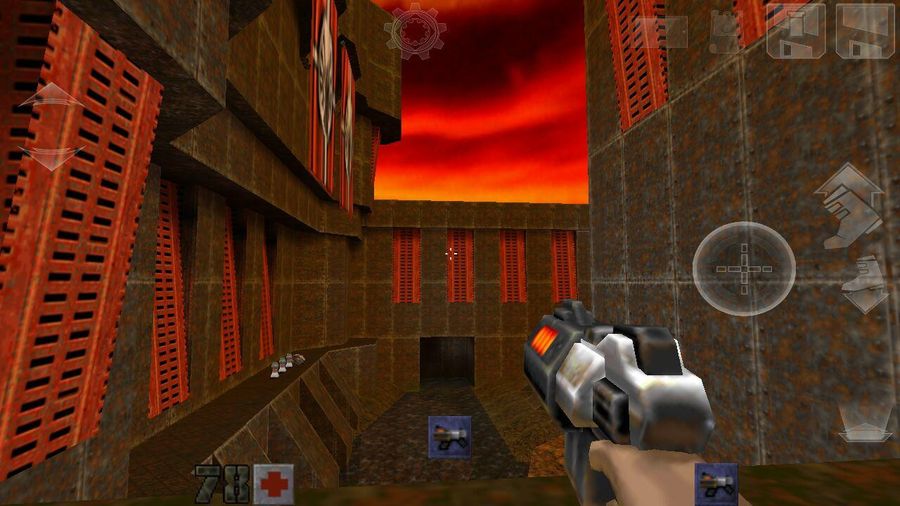Tap the floppy disk button with arrow
900x506 pixels.
(x=796, y=31)
